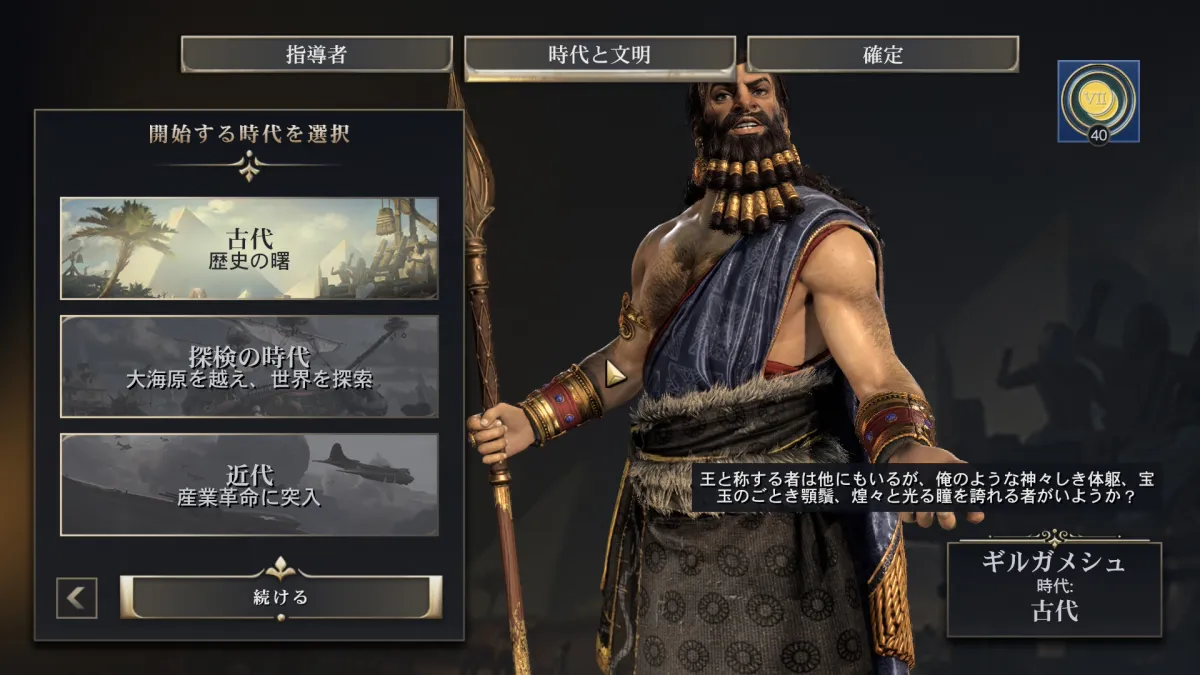The width and height of the screenshot is (1200, 675).
Task: Switch to the 指導者 tab
Action: coord(316,55)
